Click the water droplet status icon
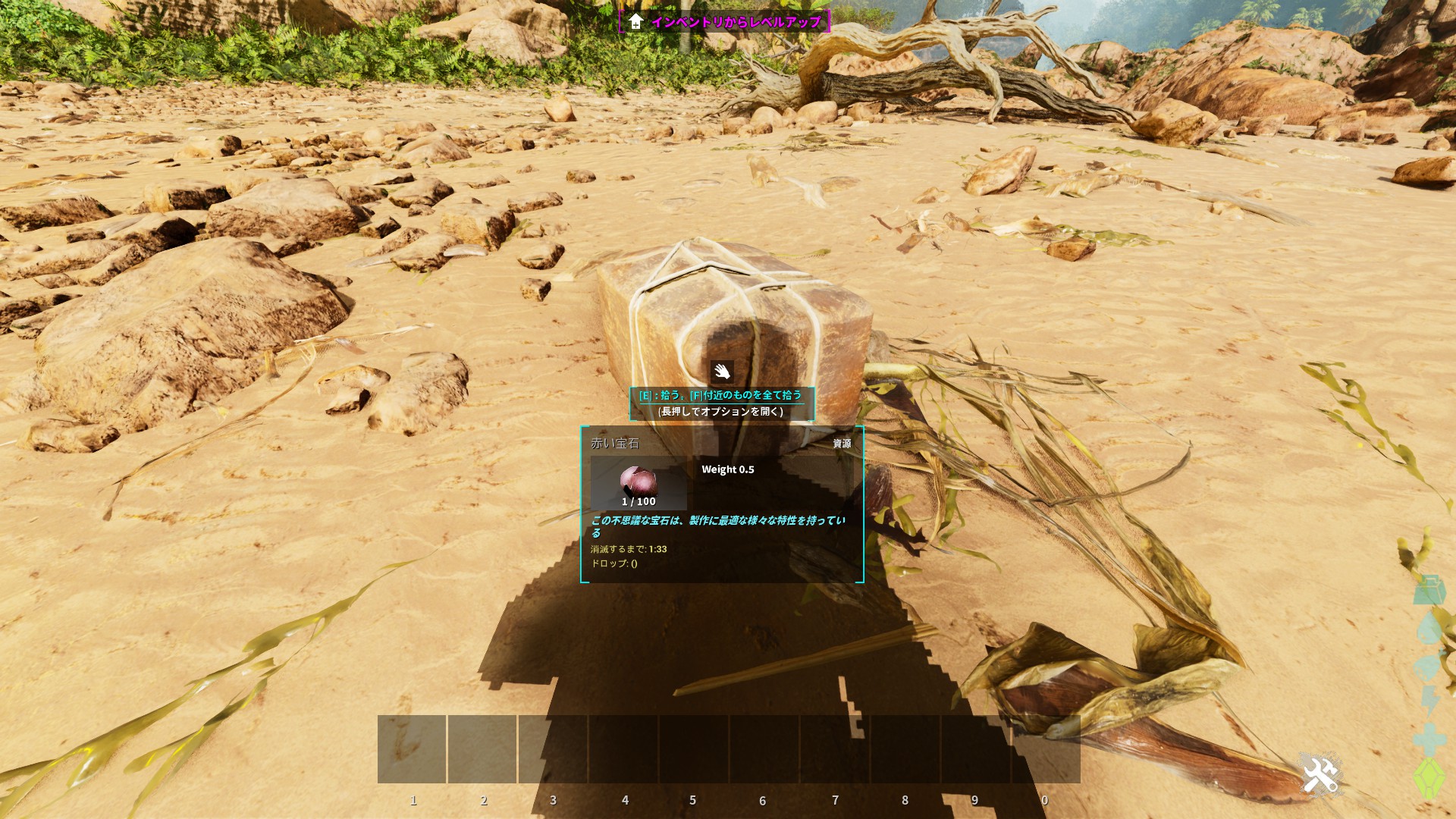 pos(1429,629)
